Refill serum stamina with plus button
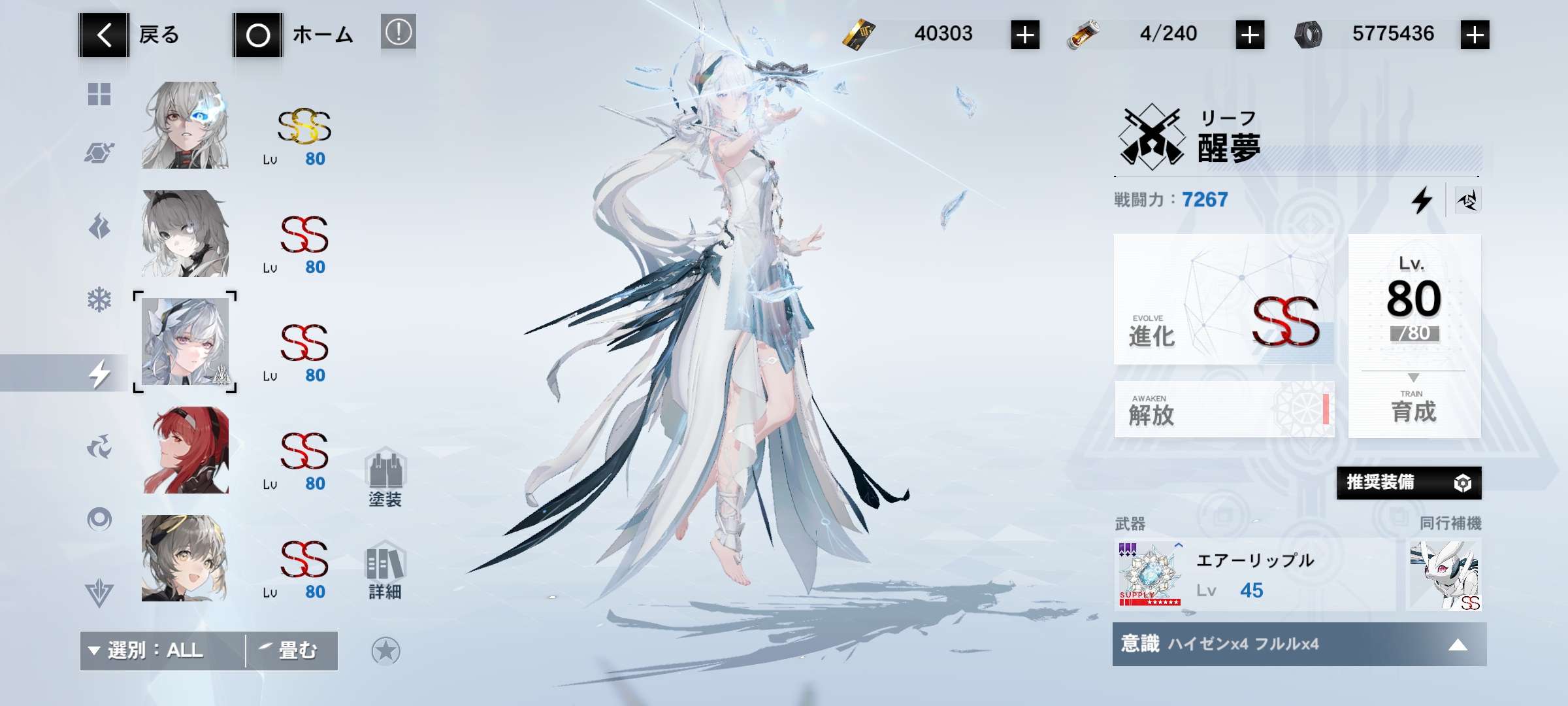Screen dimensions: 1568x706 pyautogui.click(x=1250, y=35)
